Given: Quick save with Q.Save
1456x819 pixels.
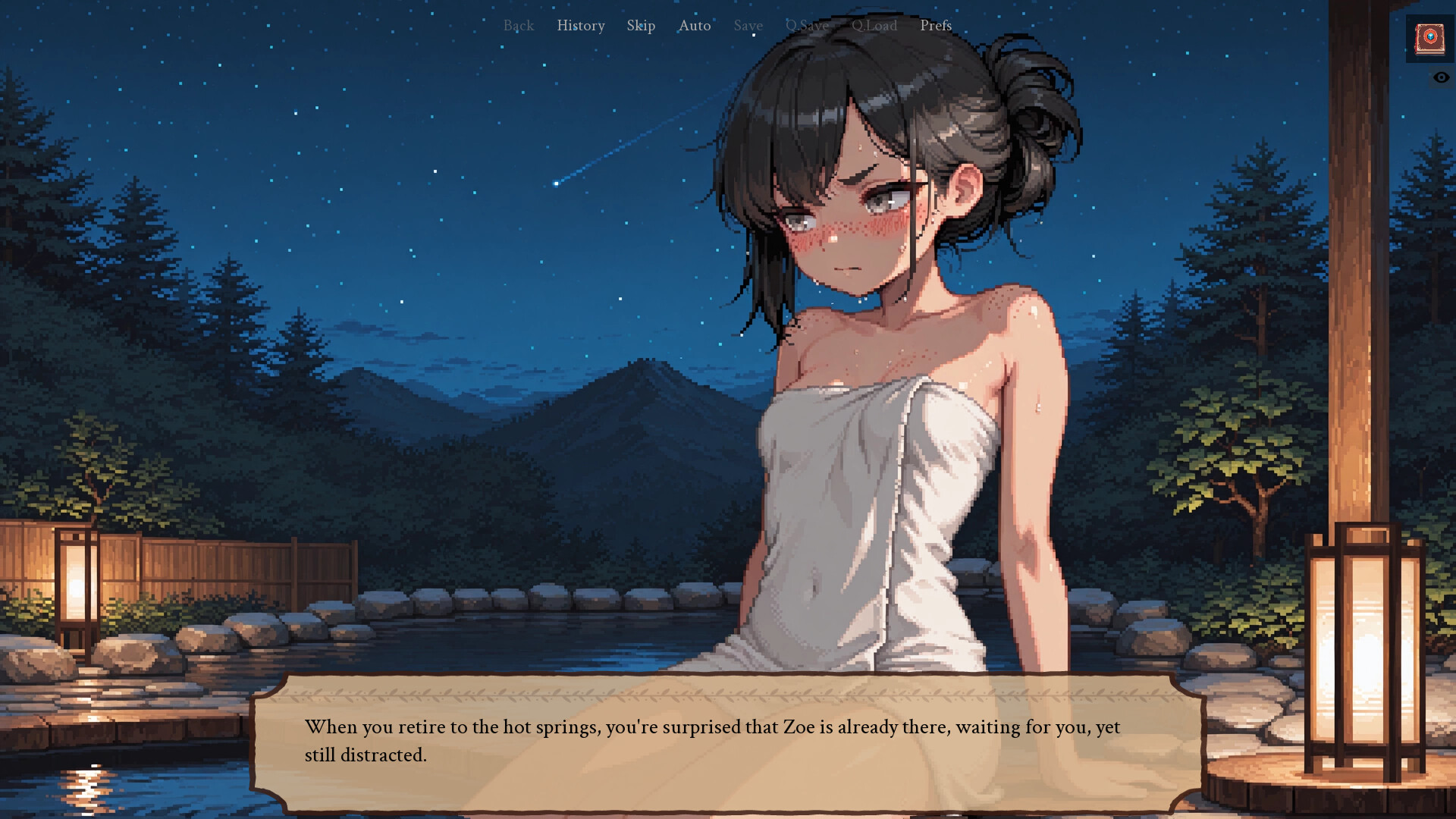Looking at the screenshot, I should (x=807, y=26).
